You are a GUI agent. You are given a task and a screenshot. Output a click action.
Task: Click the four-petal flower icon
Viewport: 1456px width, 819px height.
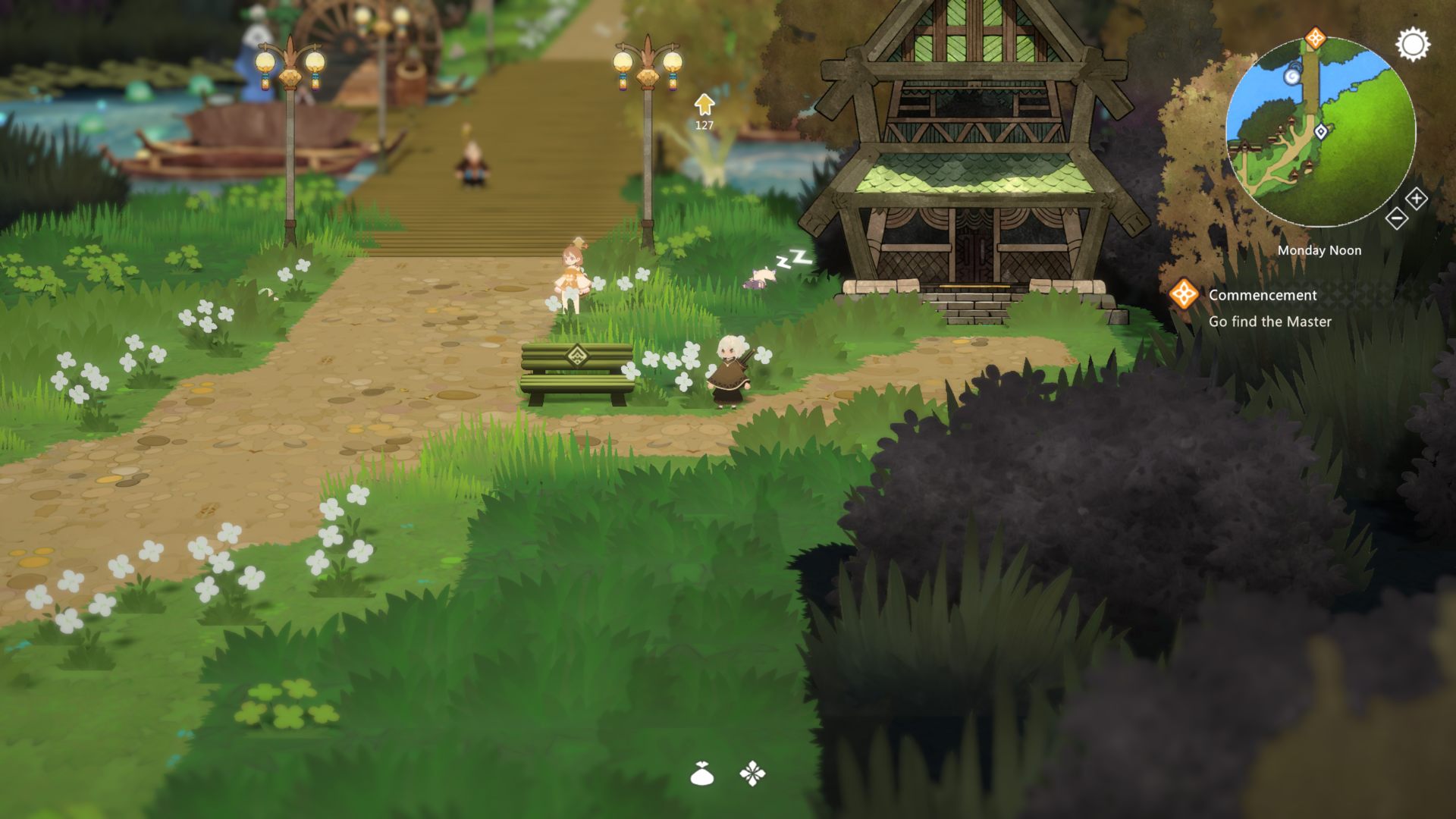pos(752,774)
